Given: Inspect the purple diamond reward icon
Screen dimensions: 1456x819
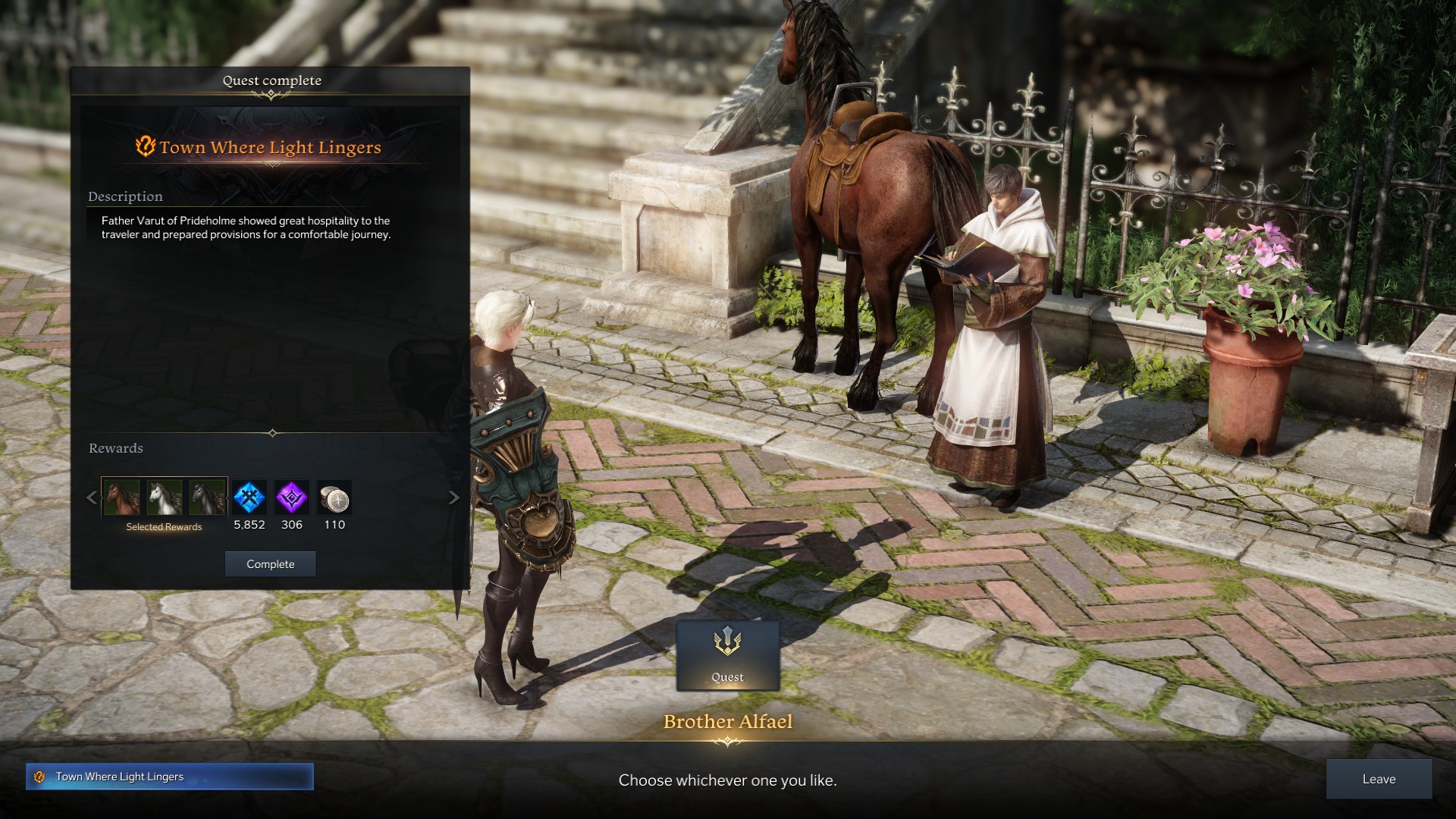Looking at the screenshot, I should (x=292, y=497).
